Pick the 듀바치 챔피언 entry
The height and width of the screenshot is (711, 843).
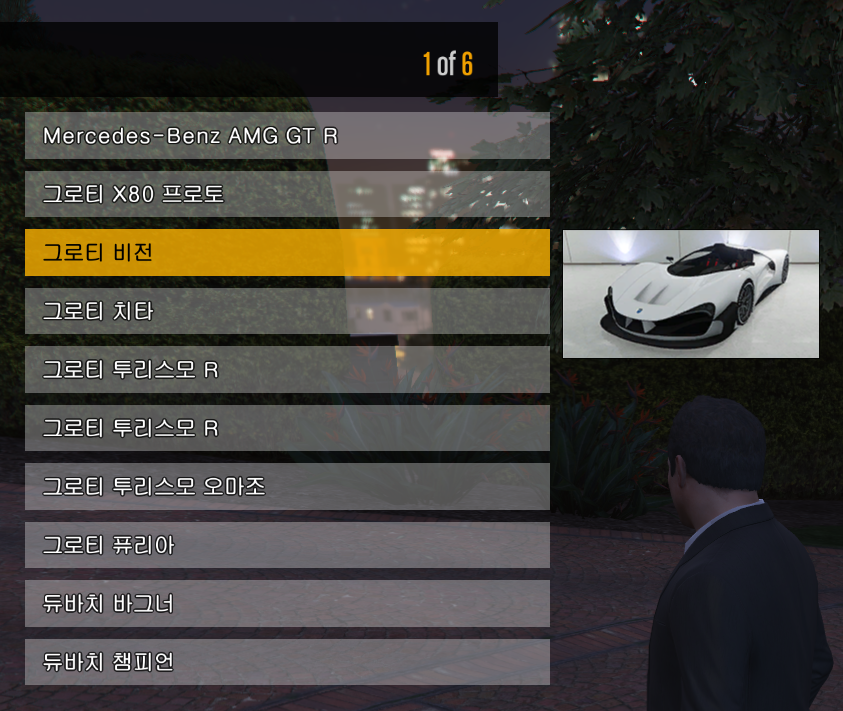tap(287, 662)
